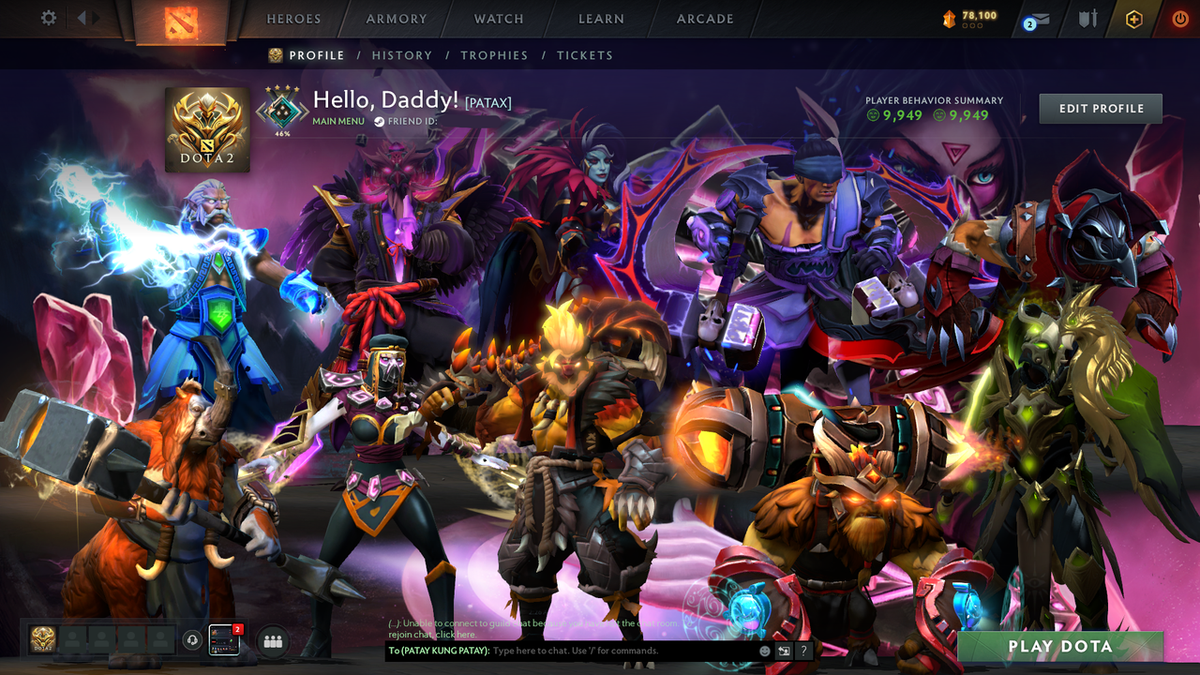Open the Watch section
The height and width of the screenshot is (675, 1200).
pos(499,19)
